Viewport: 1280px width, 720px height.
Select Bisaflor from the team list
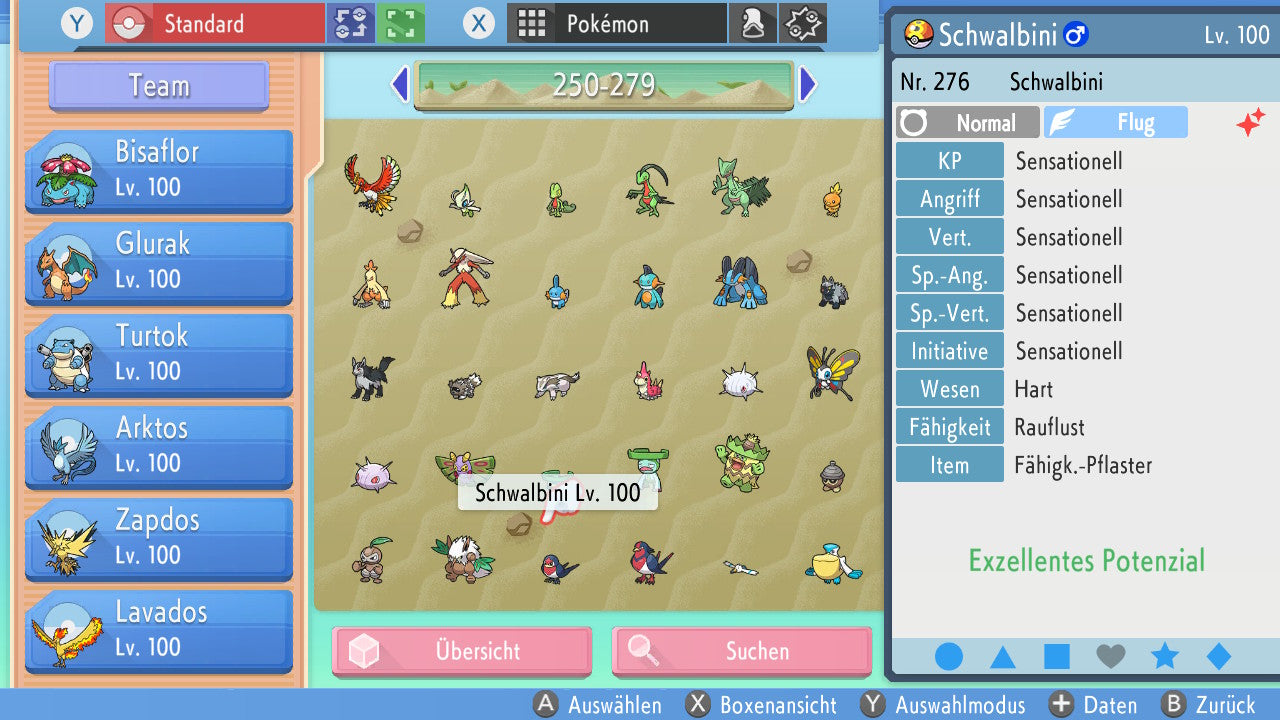tap(159, 170)
